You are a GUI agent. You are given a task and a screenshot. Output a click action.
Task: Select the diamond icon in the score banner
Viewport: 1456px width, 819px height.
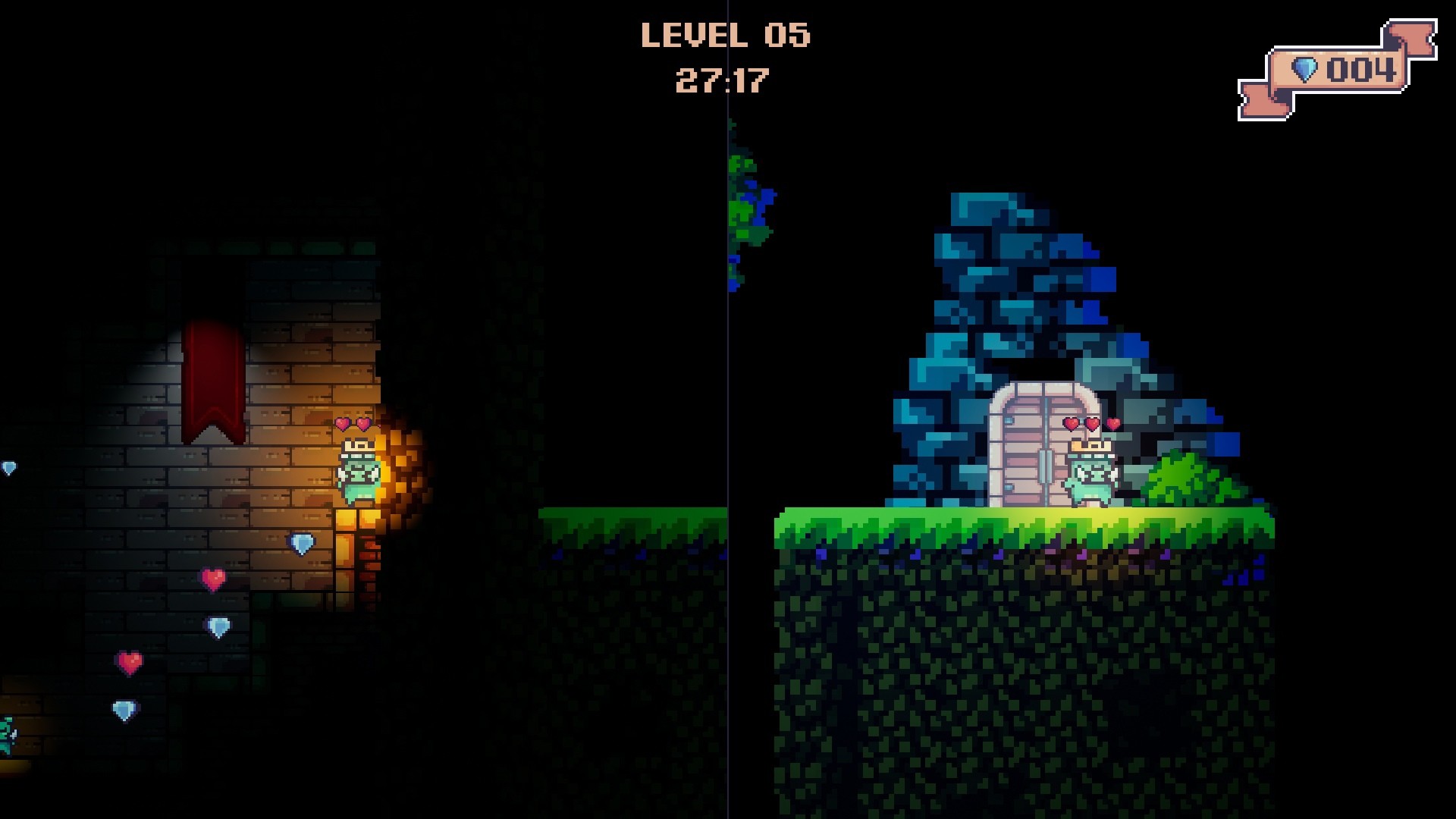click(1307, 69)
